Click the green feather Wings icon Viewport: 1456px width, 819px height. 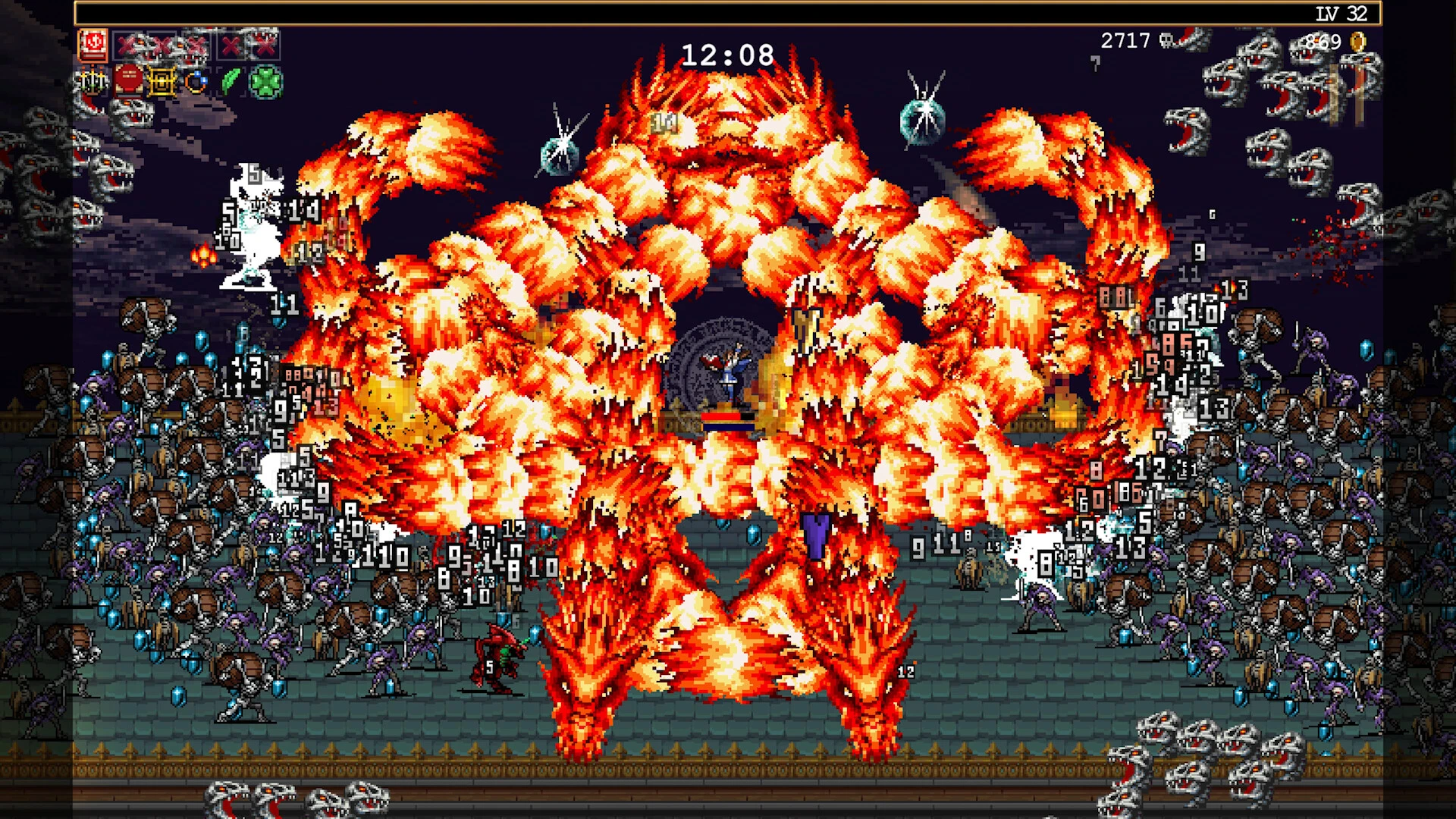coord(230,82)
